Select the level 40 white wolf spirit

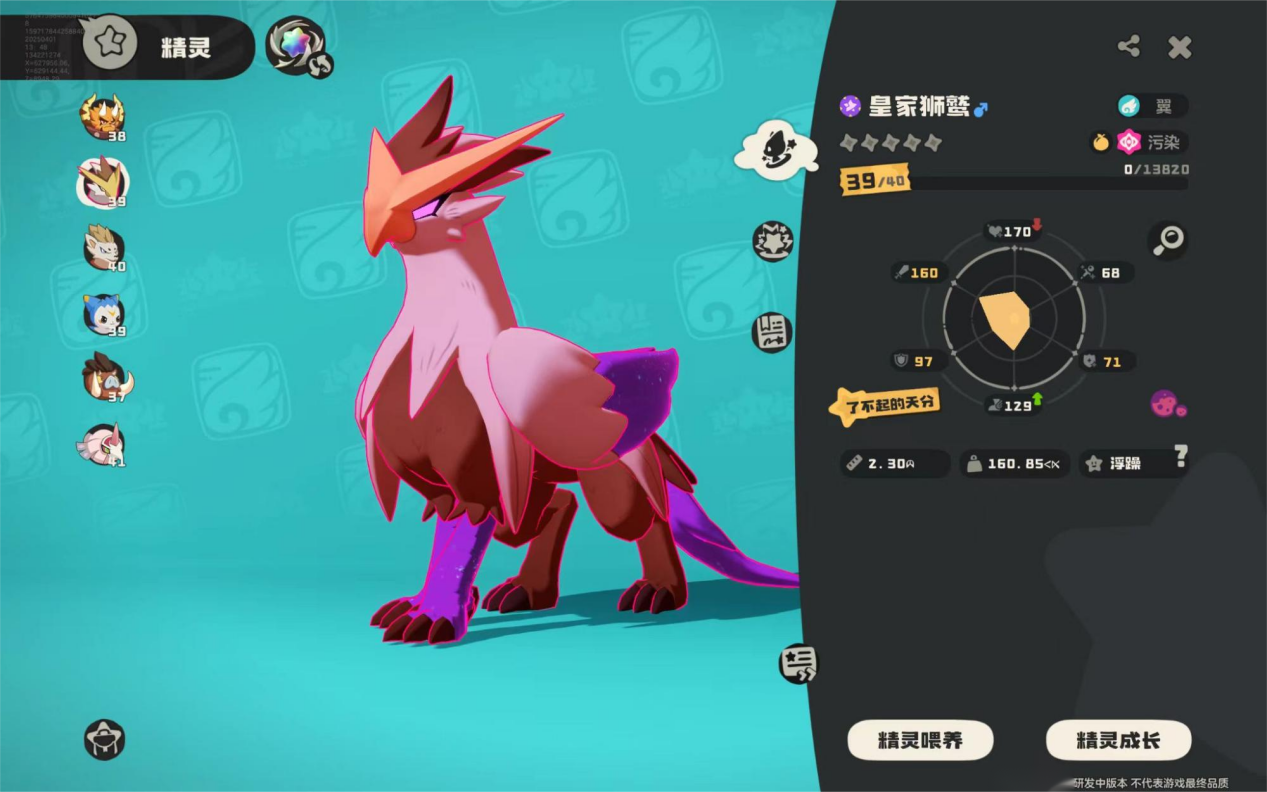[x=103, y=249]
